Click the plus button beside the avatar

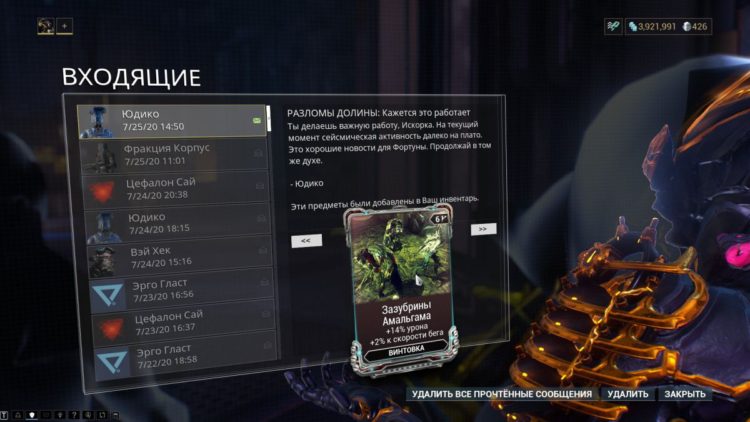pyautogui.click(x=65, y=26)
